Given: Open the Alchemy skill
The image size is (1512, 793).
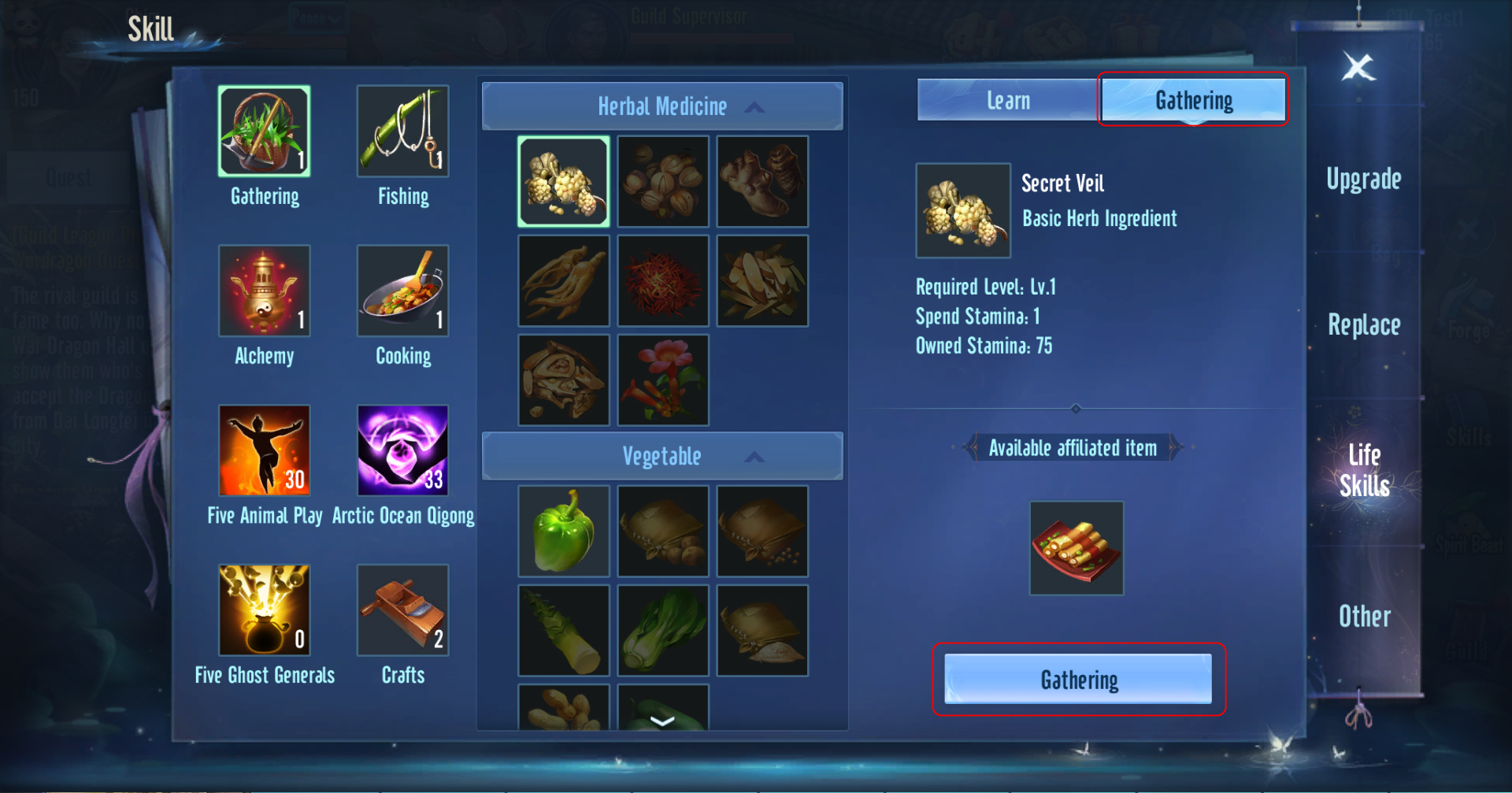Looking at the screenshot, I should click(265, 291).
